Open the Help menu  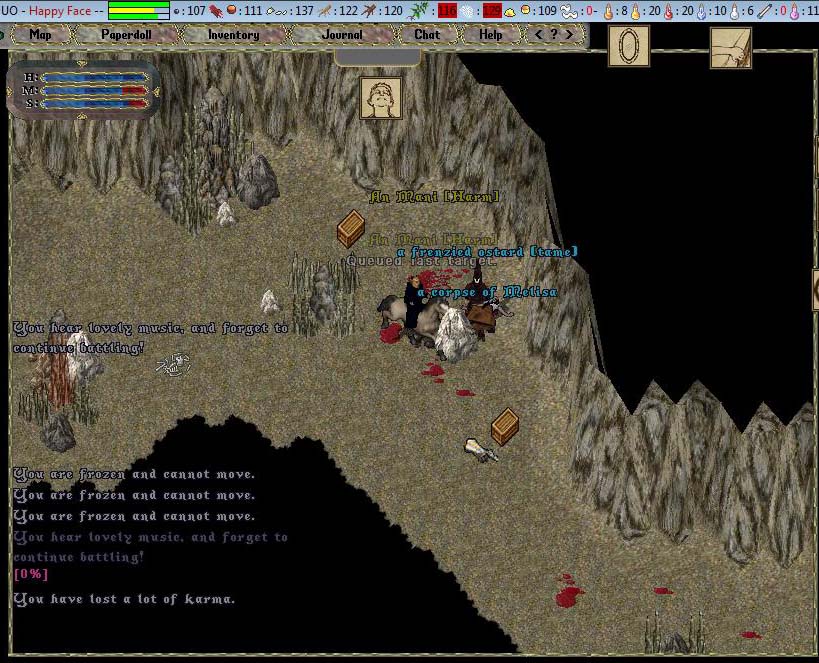pyautogui.click(x=490, y=34)
